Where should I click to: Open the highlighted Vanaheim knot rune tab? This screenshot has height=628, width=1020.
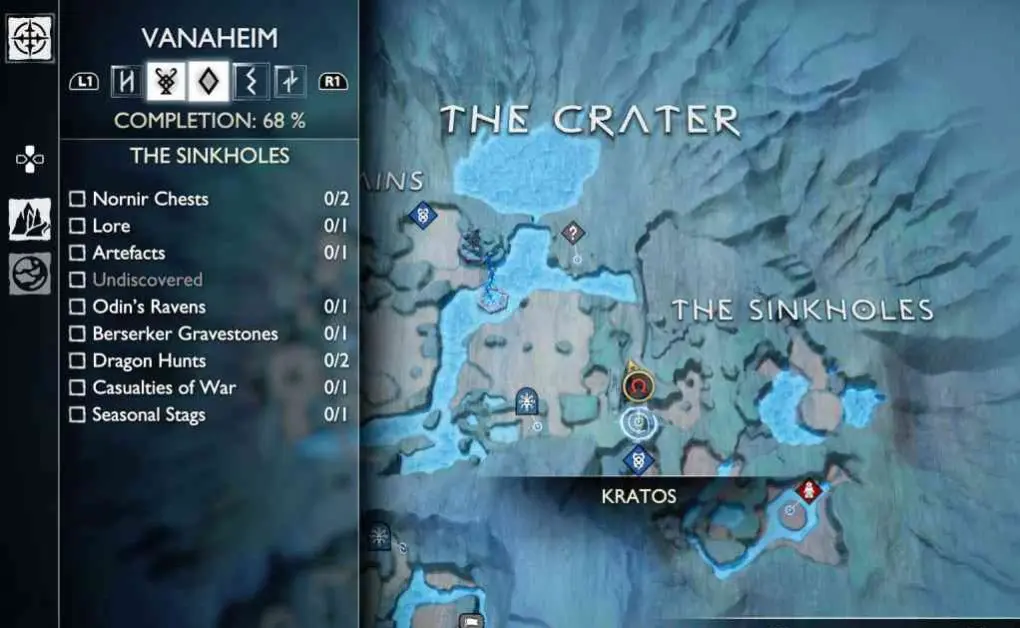point(167,82)
